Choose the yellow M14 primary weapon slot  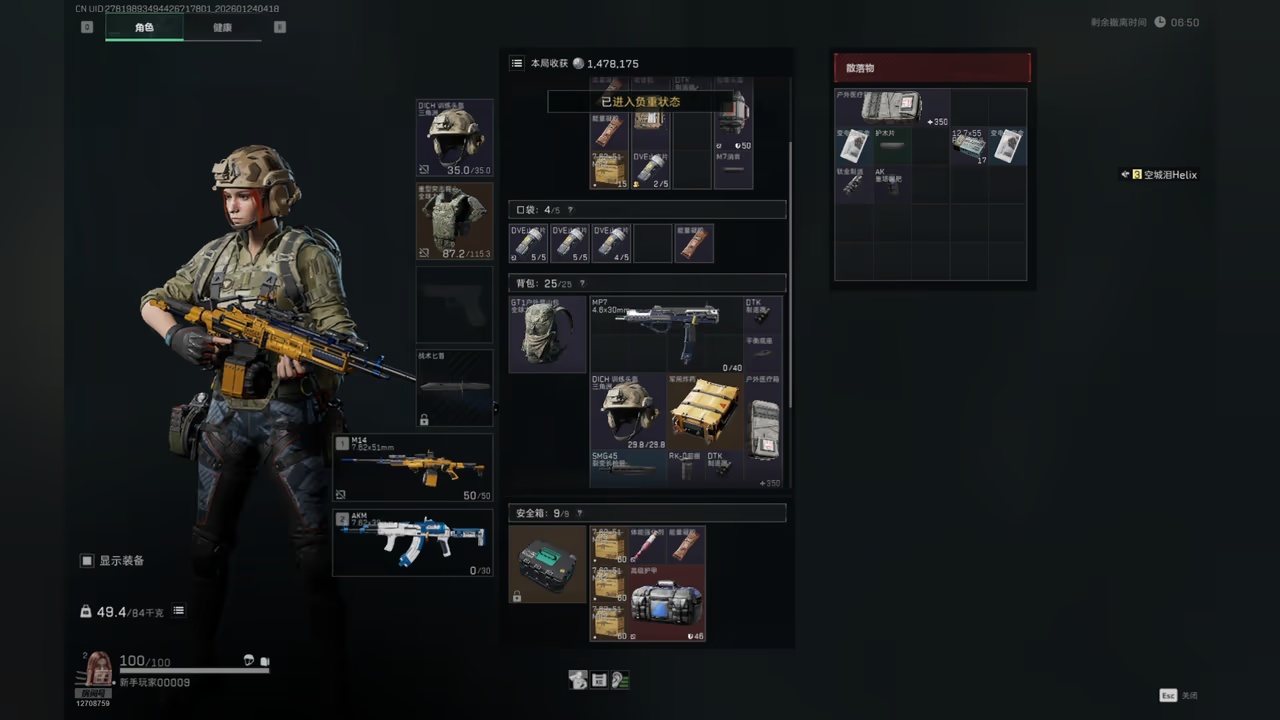click(413, 468)
